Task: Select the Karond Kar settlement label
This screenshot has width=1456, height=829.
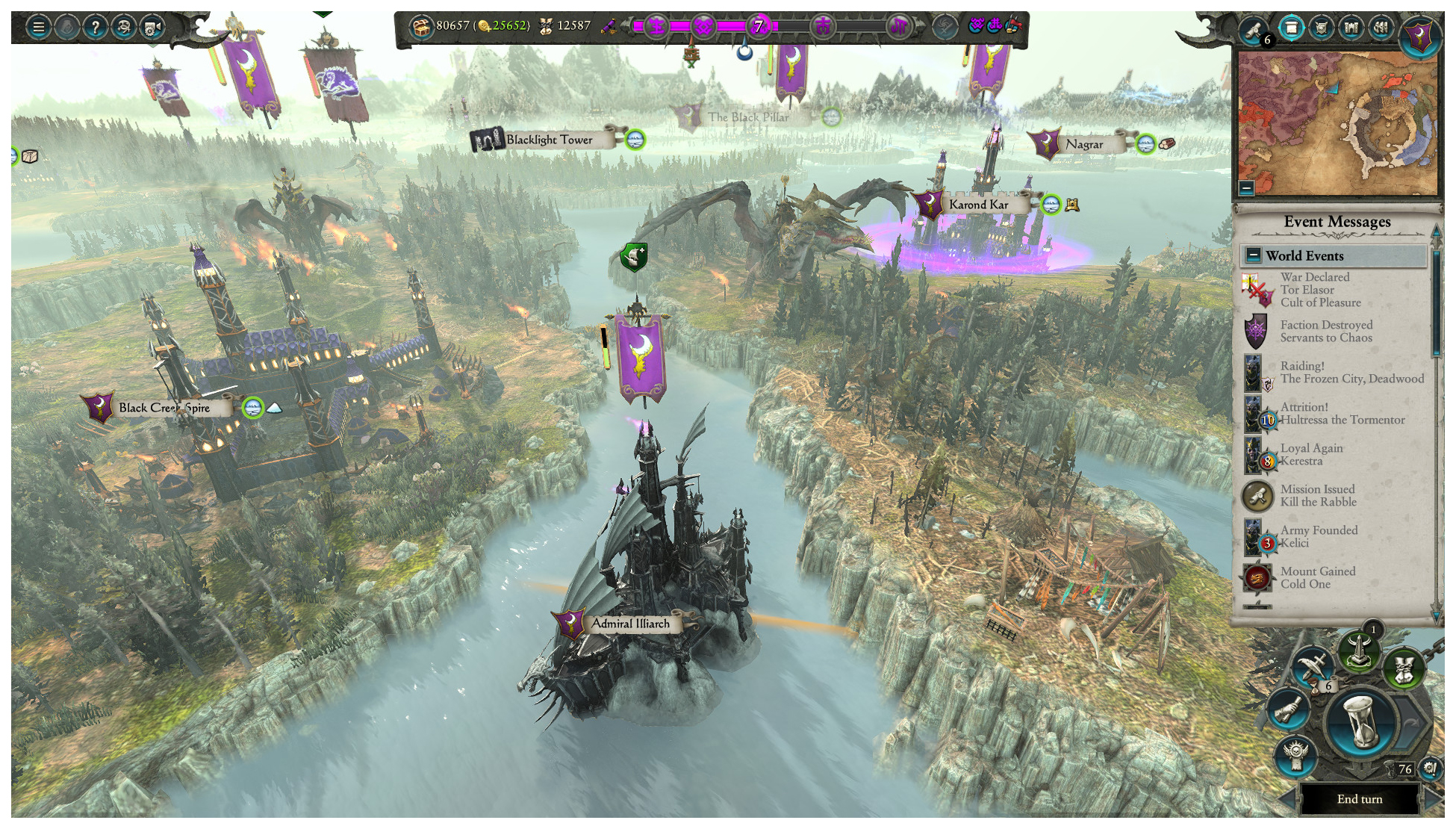Action: coord(978,205)
